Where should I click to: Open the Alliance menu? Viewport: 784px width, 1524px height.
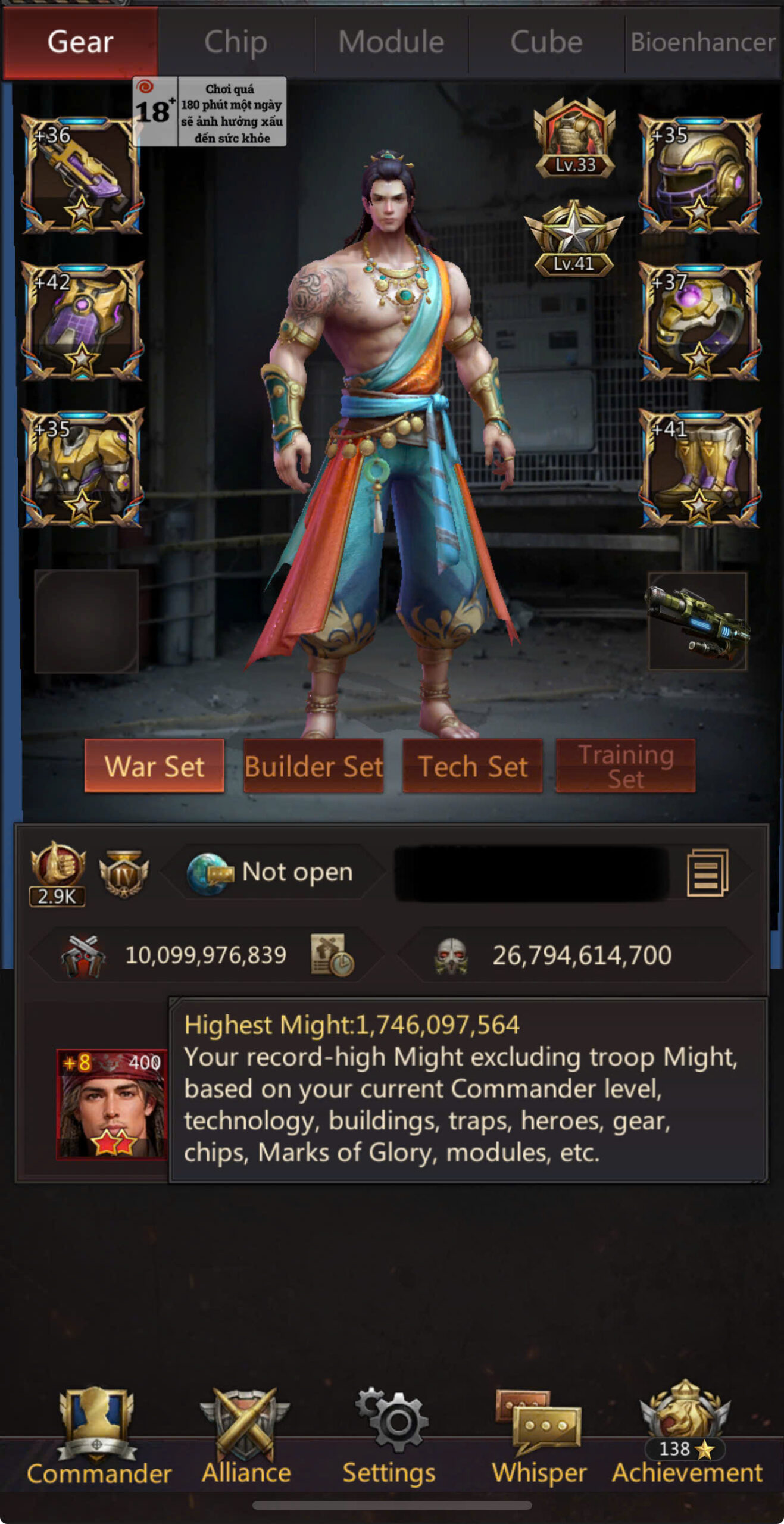[x=246, y=1435]
